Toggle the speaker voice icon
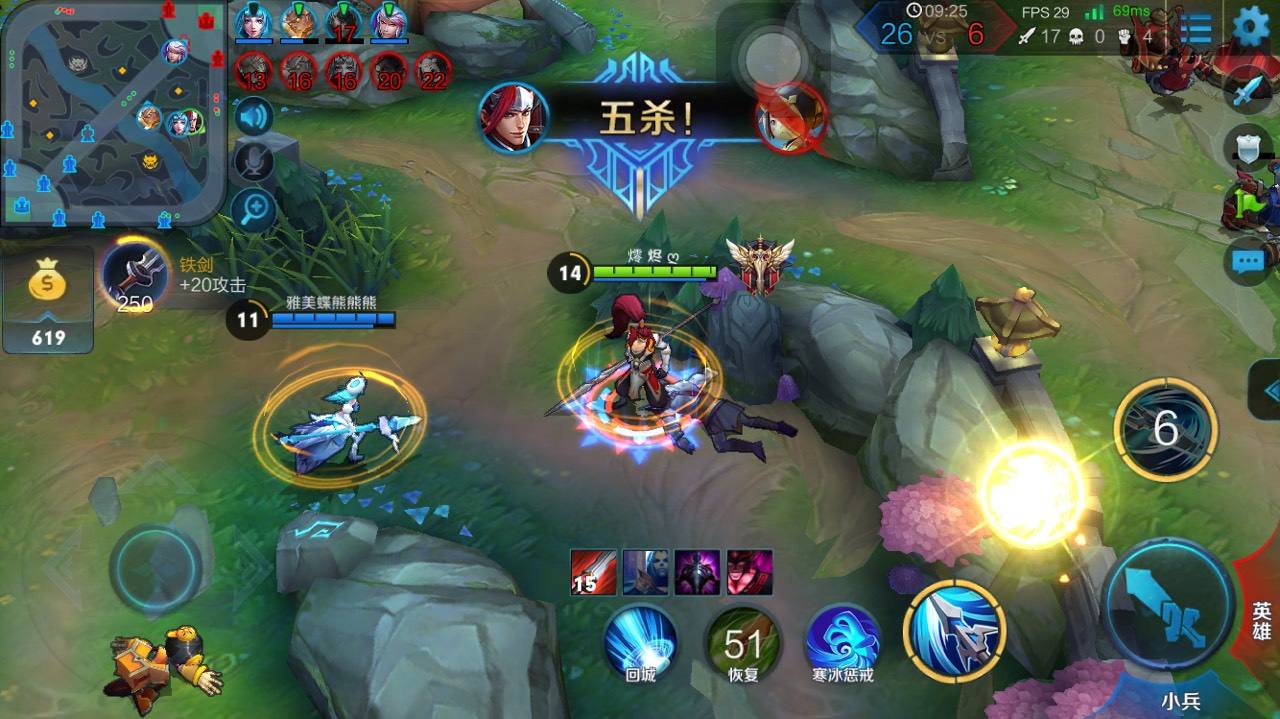 coord(254,117)
